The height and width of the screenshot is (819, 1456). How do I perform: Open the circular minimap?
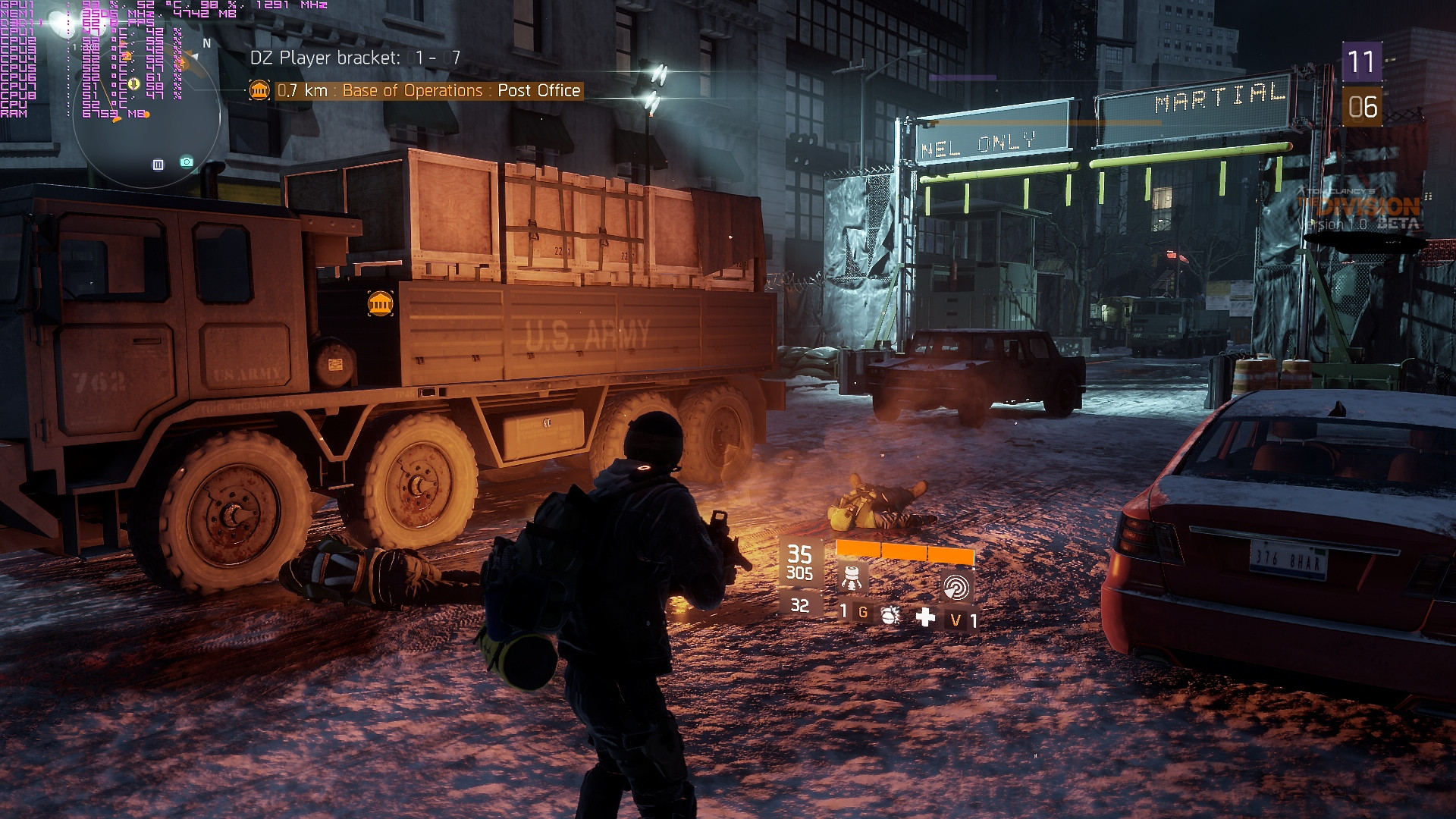[x=148, y=114]
